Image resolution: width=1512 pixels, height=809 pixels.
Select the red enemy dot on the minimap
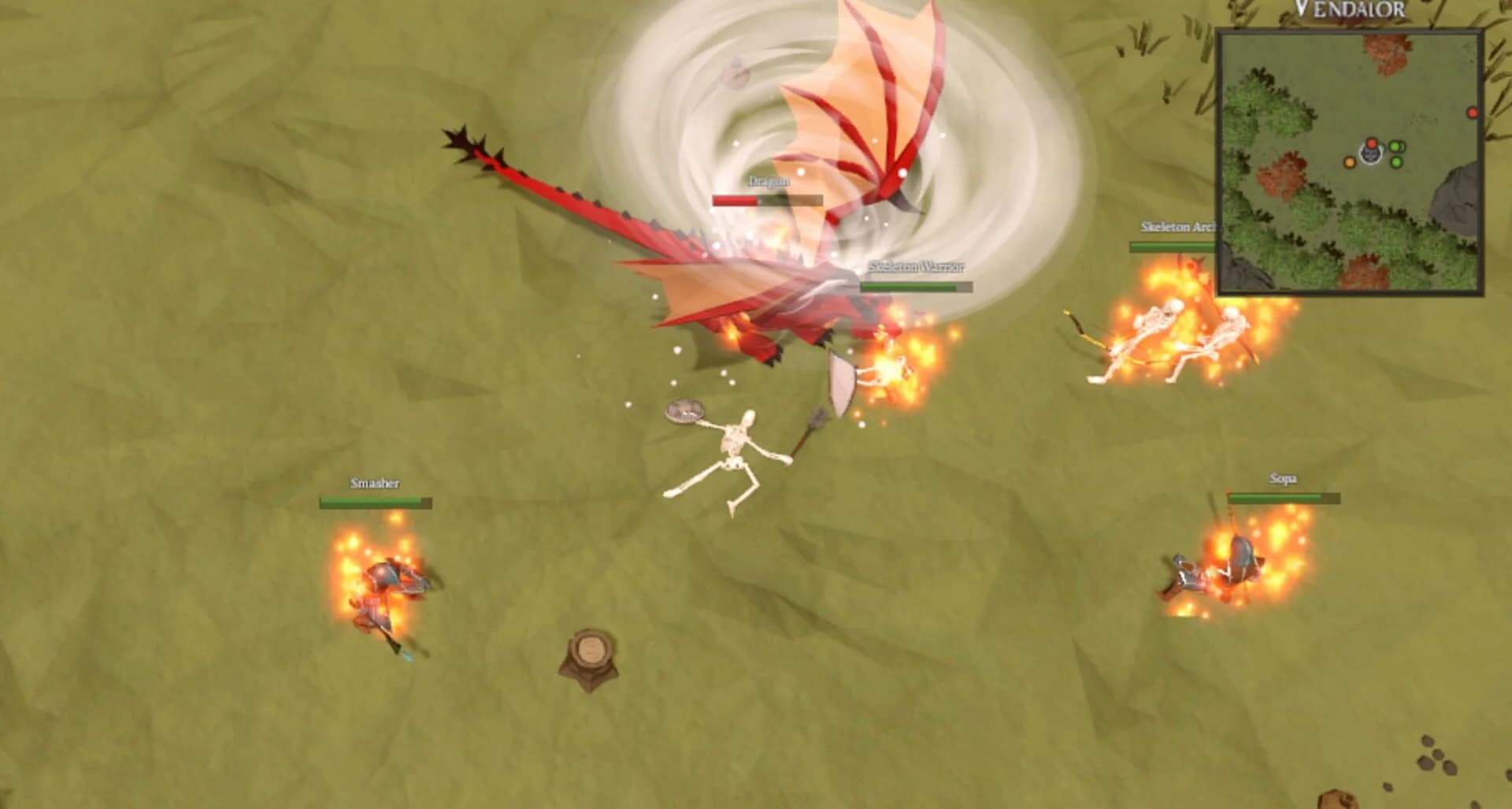click(x=1372, y=144)
